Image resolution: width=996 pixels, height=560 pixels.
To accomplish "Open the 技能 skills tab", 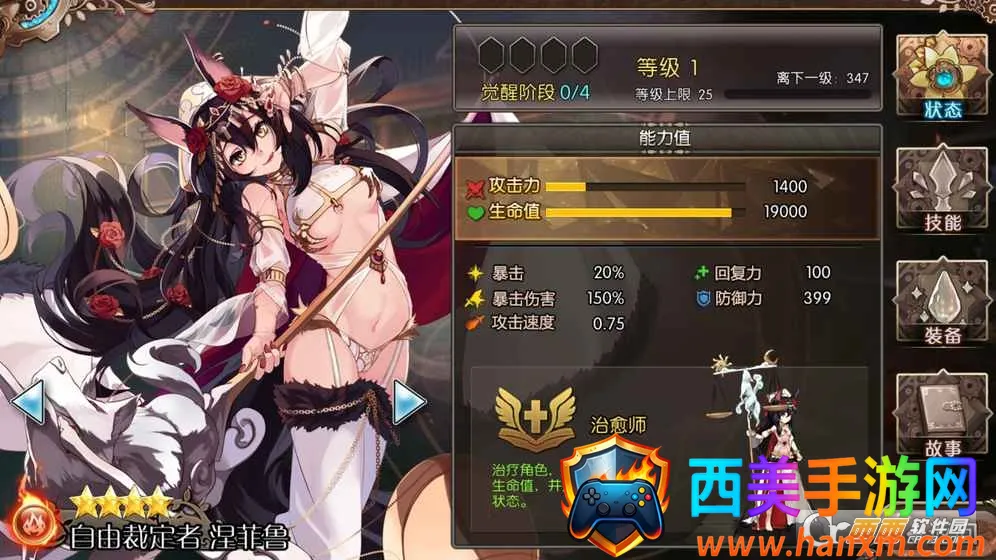I will point(939,190).
